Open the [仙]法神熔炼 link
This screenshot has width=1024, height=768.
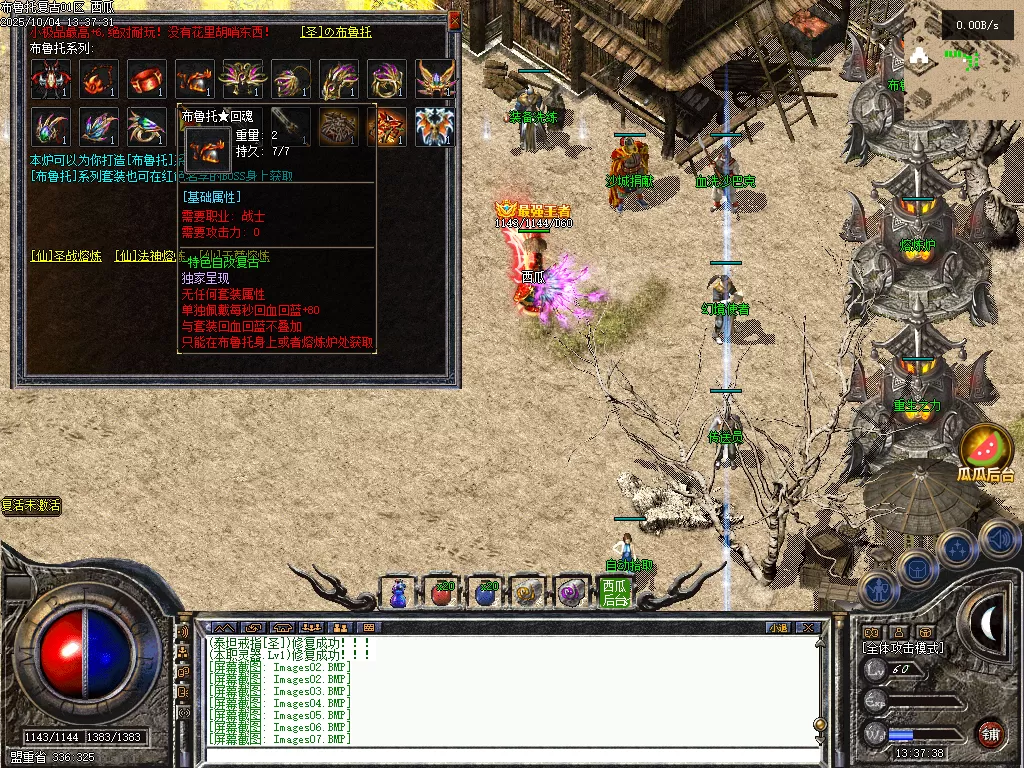[x=150, y=256]
